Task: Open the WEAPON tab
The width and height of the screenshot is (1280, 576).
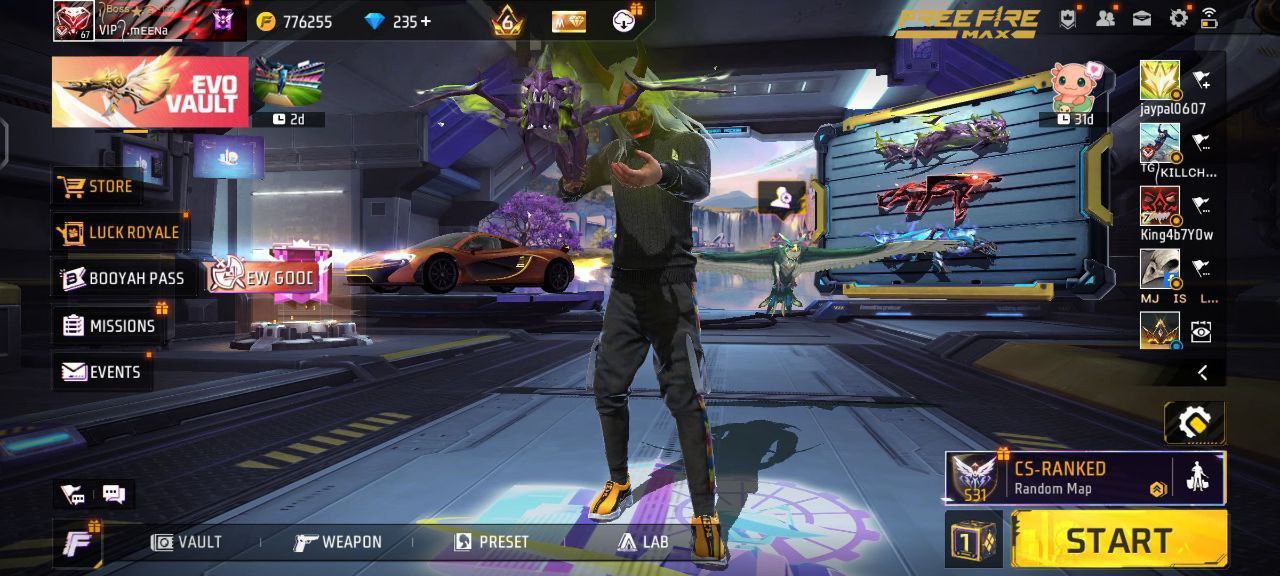Action: tap(338, 542)
